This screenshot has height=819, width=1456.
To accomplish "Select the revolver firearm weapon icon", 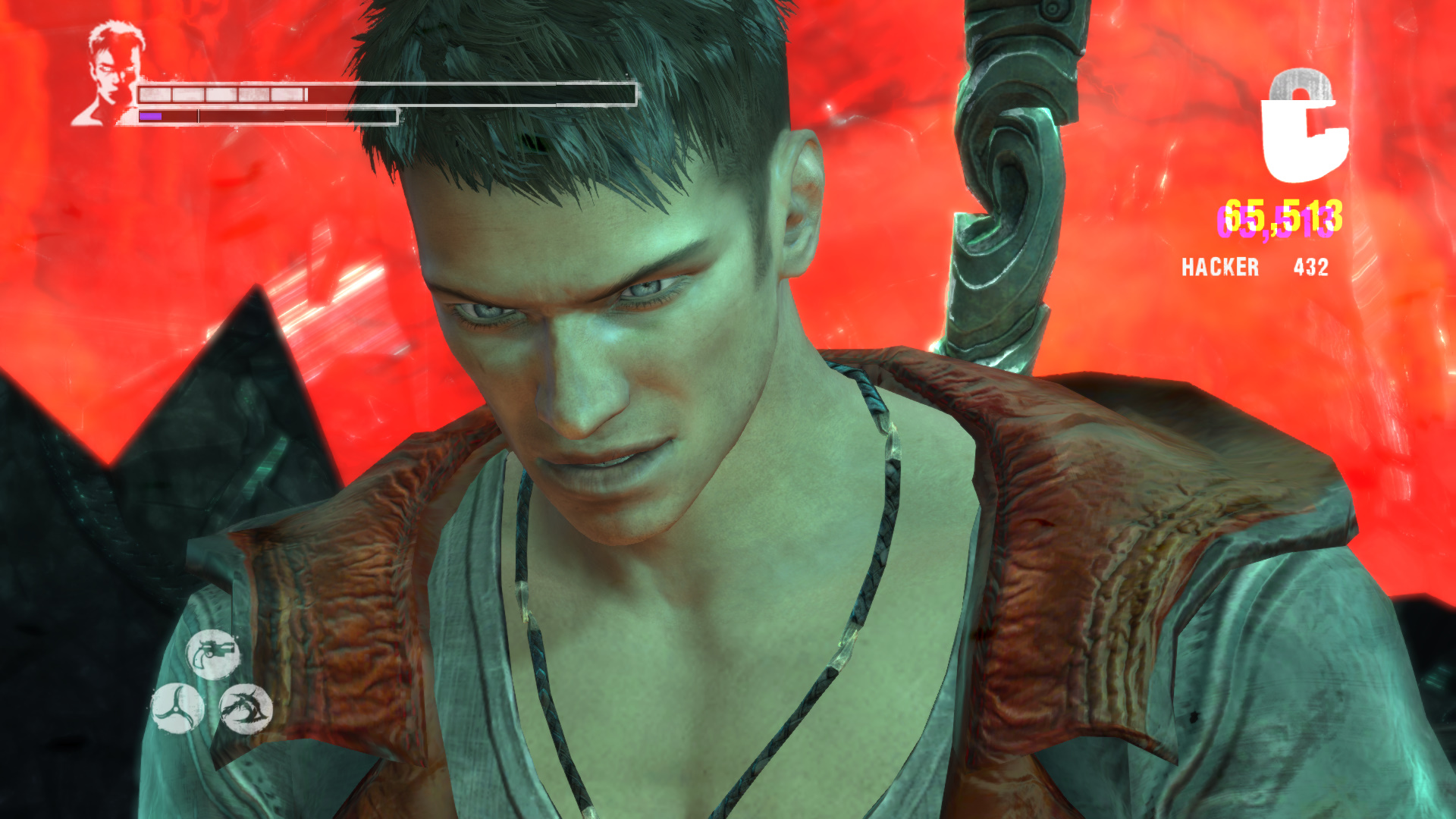I will [x=213, y=654].
